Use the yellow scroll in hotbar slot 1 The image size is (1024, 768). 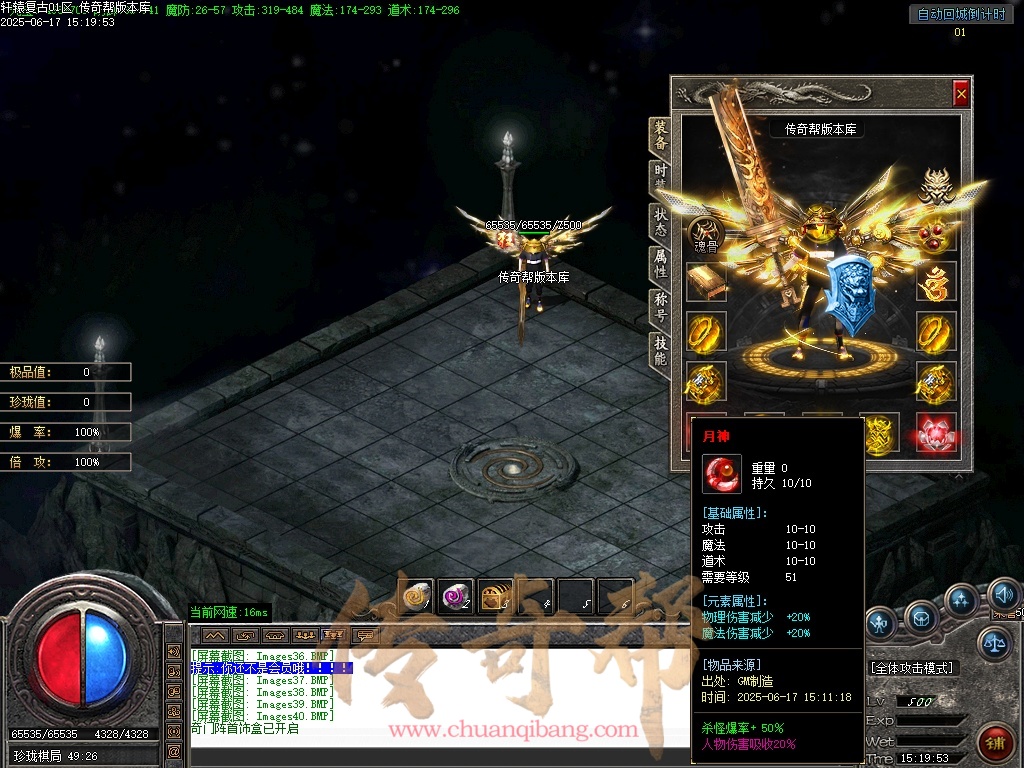(x=415, y=597)
